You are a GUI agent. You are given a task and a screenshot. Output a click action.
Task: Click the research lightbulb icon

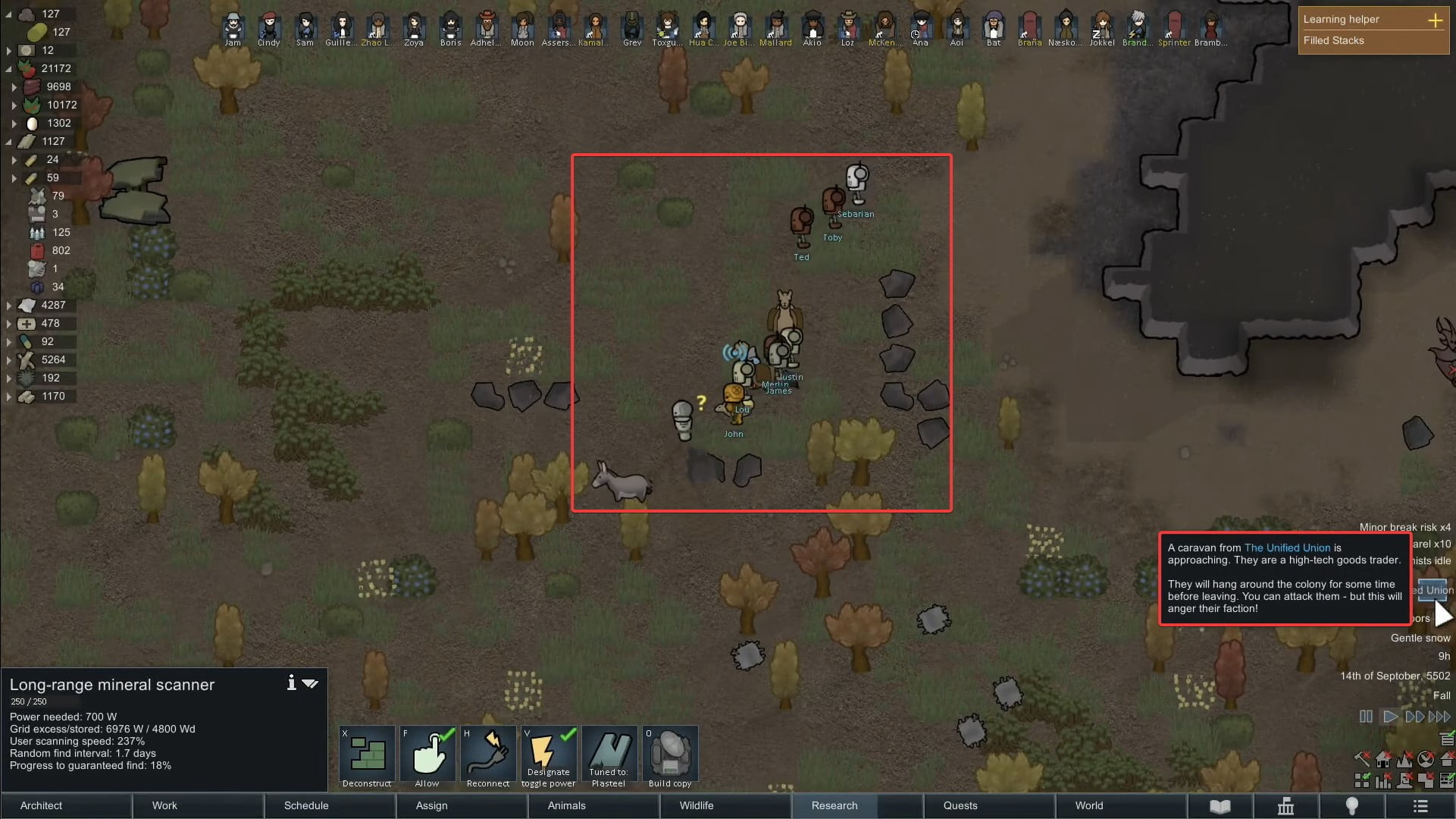pos(1352,806)
